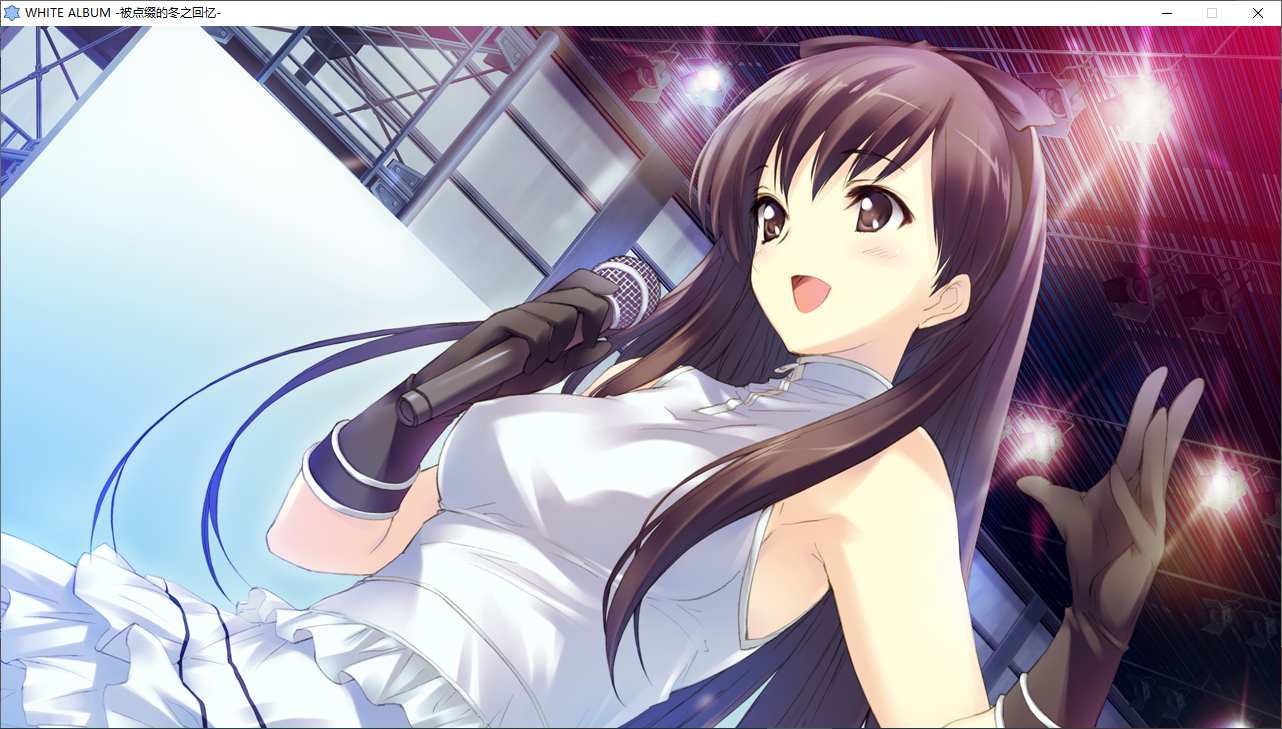1282x729 pixels.
Task: Close the WHITE ALBUM window
Action: [x=1257, y=13]
